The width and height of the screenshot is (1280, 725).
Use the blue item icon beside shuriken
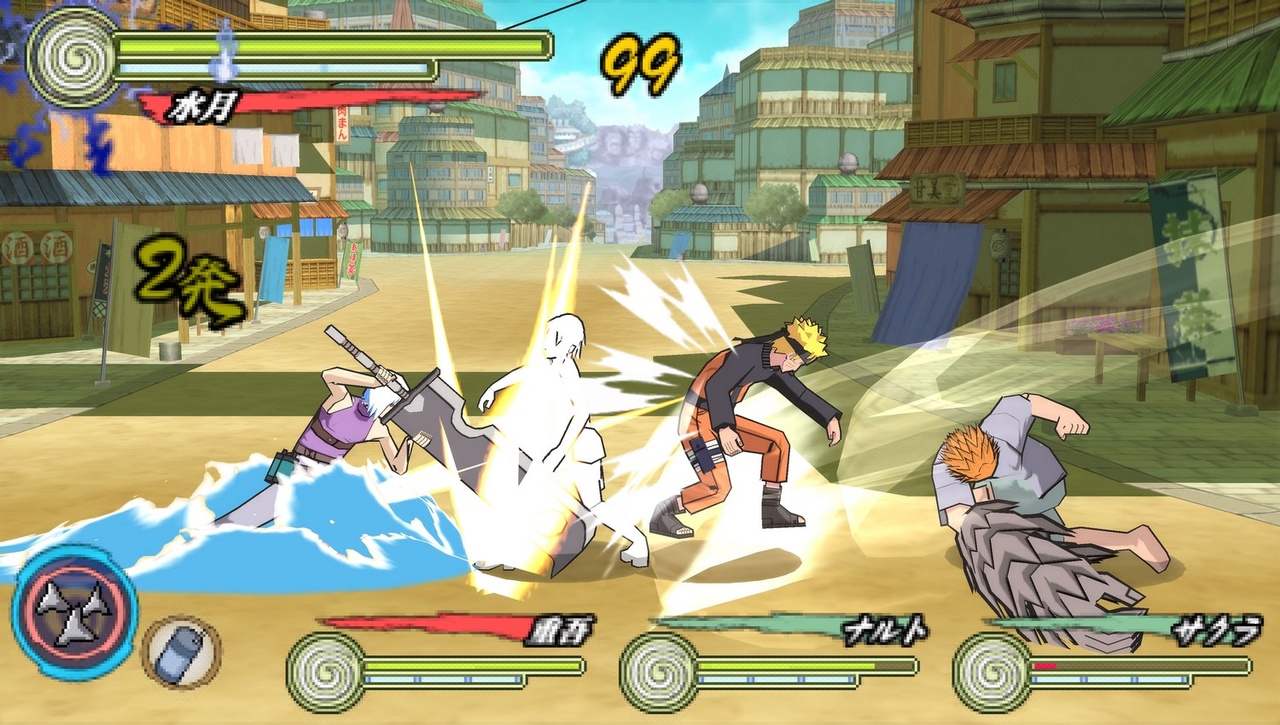182,652
